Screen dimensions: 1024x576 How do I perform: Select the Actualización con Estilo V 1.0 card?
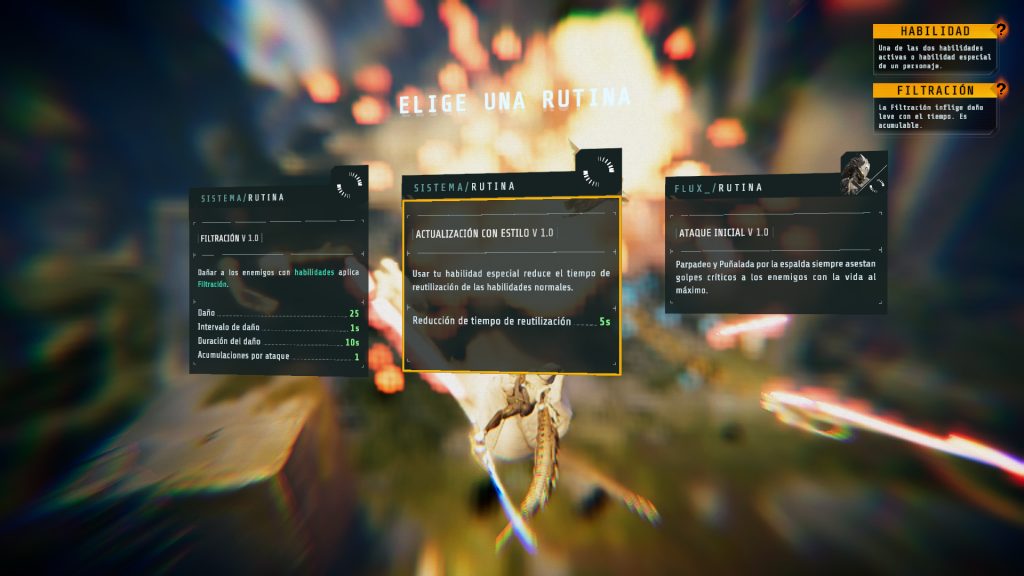(511, 285)
